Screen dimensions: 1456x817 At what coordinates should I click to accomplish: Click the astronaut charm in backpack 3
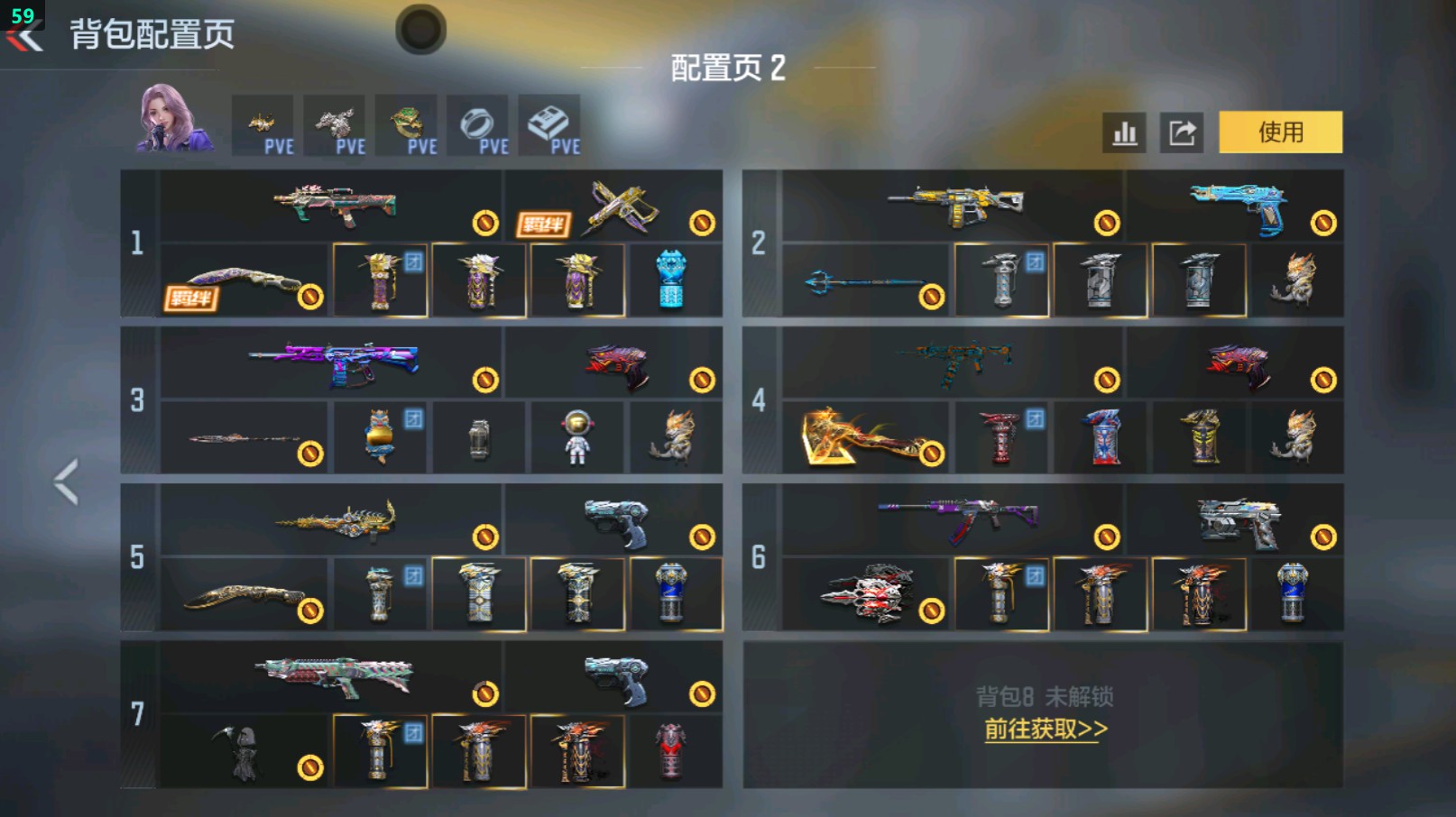(577, 436)
